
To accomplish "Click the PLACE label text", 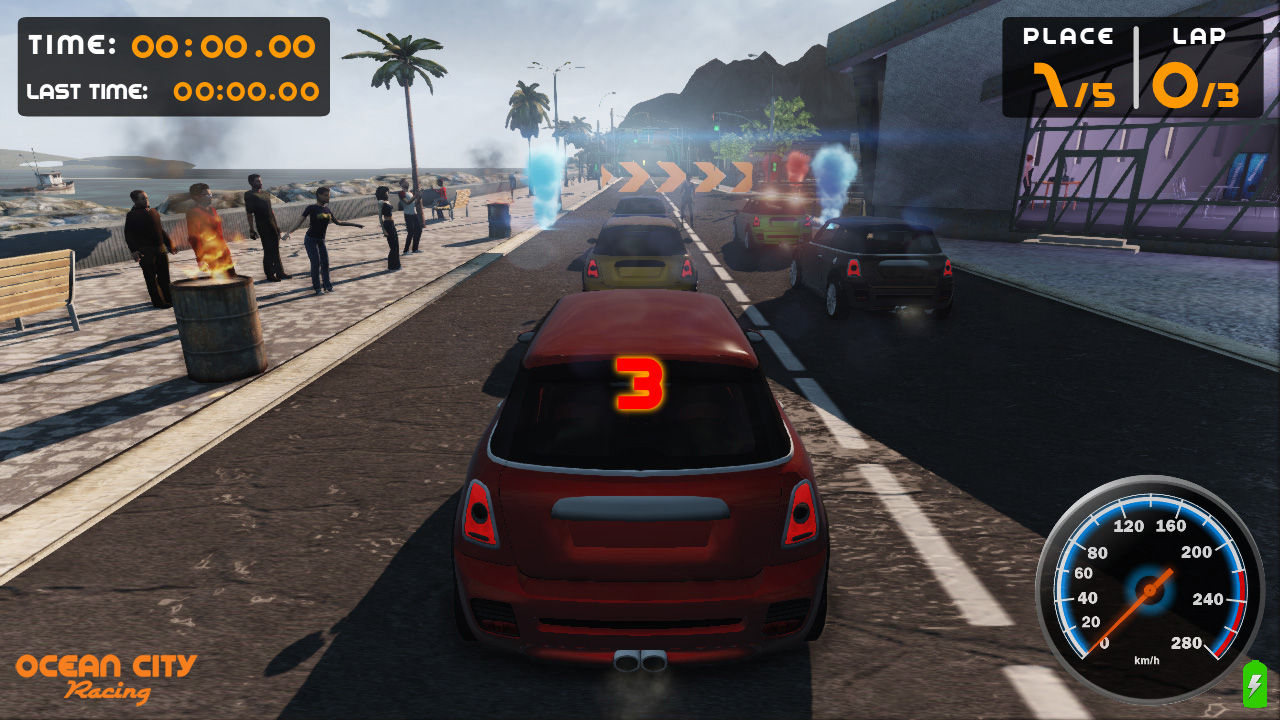I will point(1069,35).
